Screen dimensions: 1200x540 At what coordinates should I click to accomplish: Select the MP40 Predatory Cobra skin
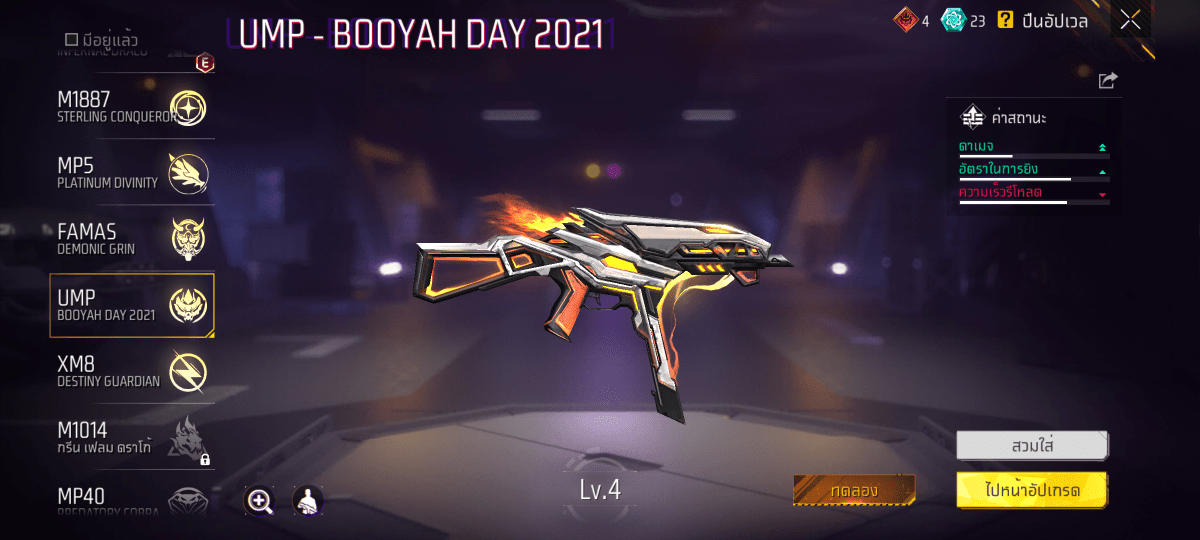(x=130, y=499)
